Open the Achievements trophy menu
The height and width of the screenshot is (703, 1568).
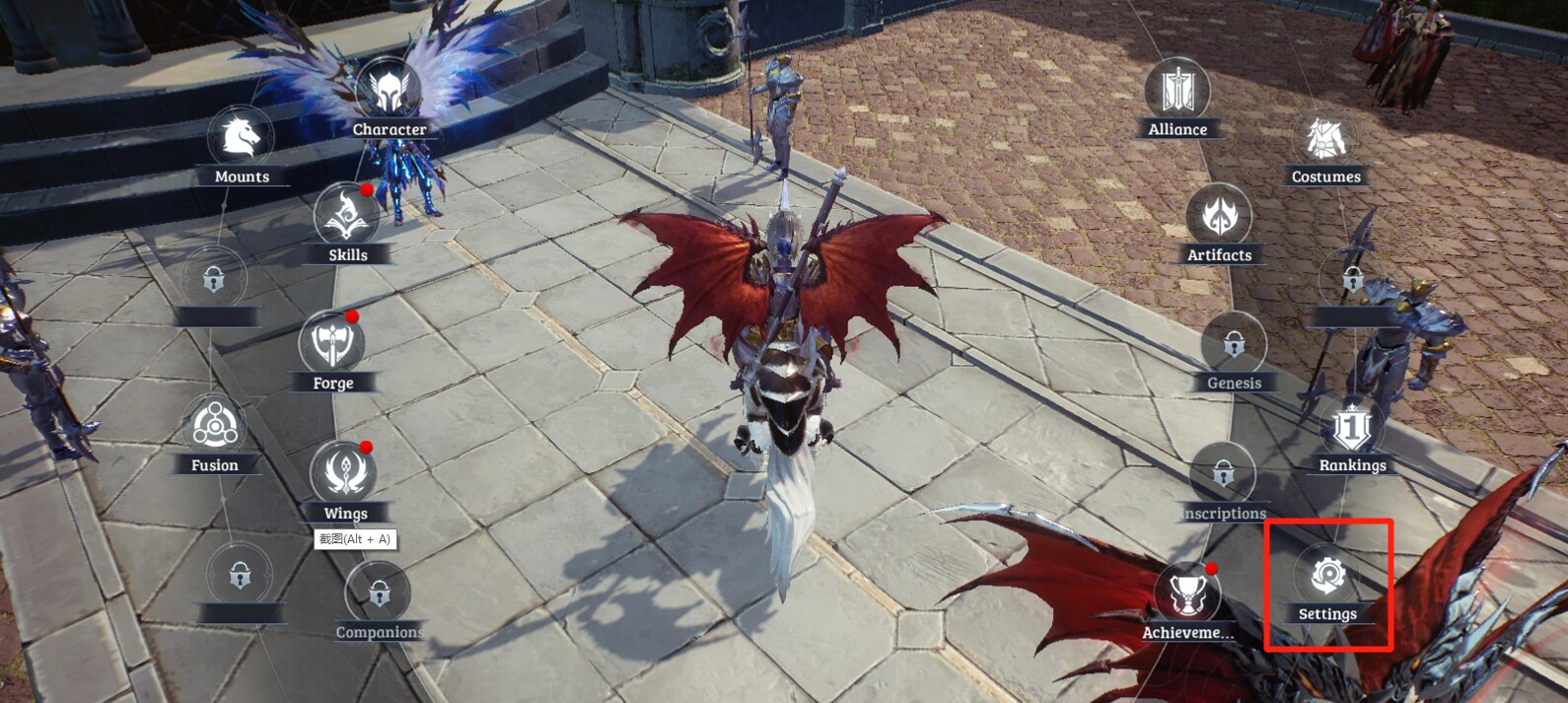[x=1187, y=594]
